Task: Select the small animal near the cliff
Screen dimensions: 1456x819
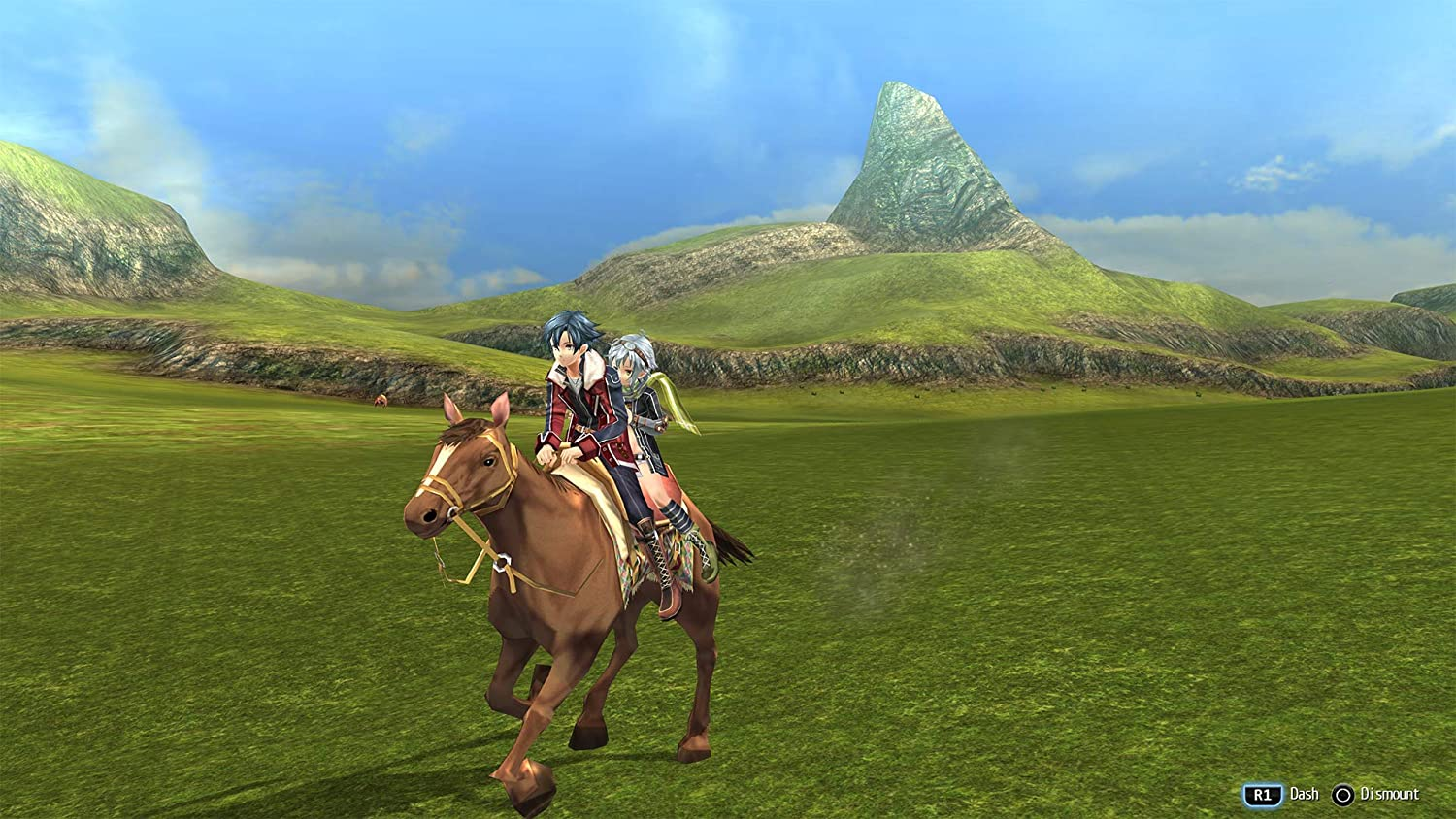Action: click(x=381, y=399)
